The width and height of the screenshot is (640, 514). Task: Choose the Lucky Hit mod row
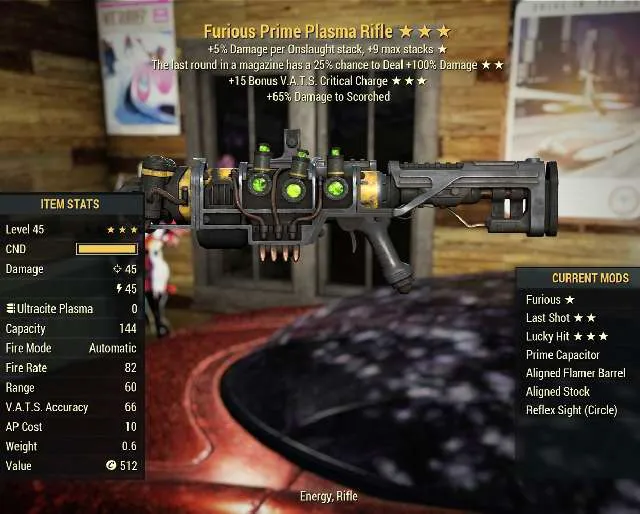click(566, 336)
